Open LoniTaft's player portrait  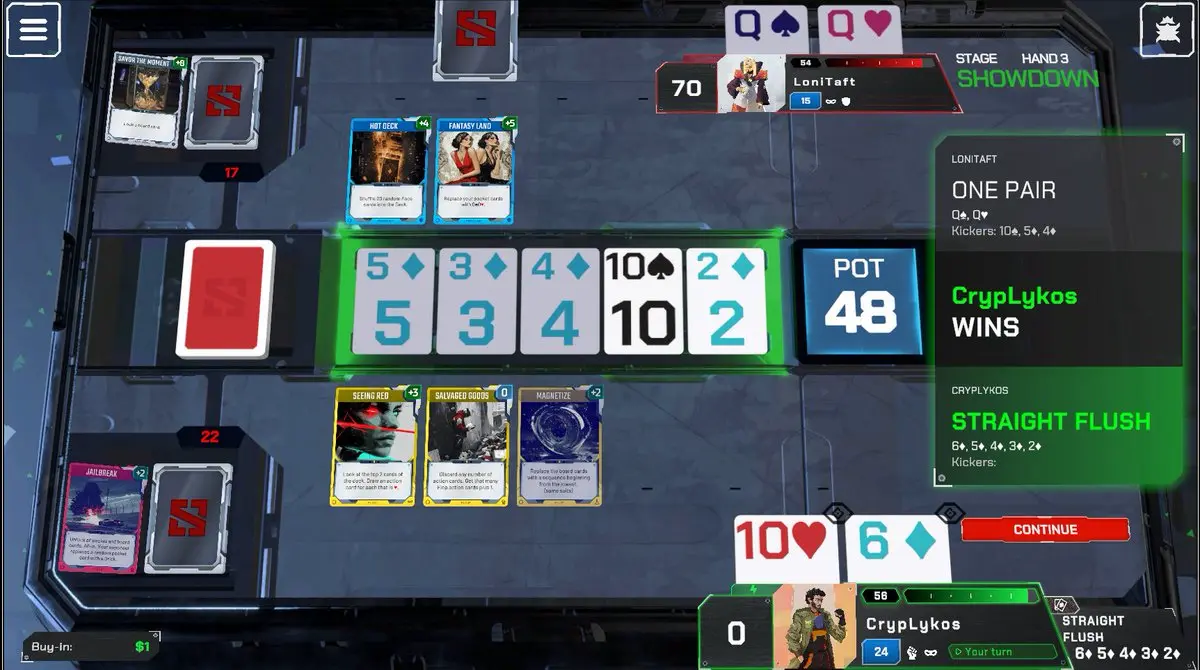[750, 82]
